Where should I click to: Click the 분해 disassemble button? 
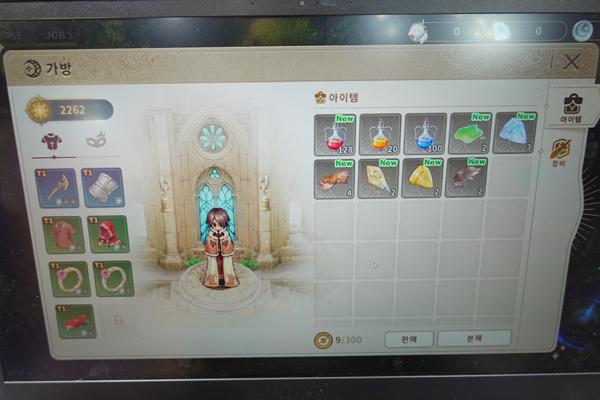point(474,339)
